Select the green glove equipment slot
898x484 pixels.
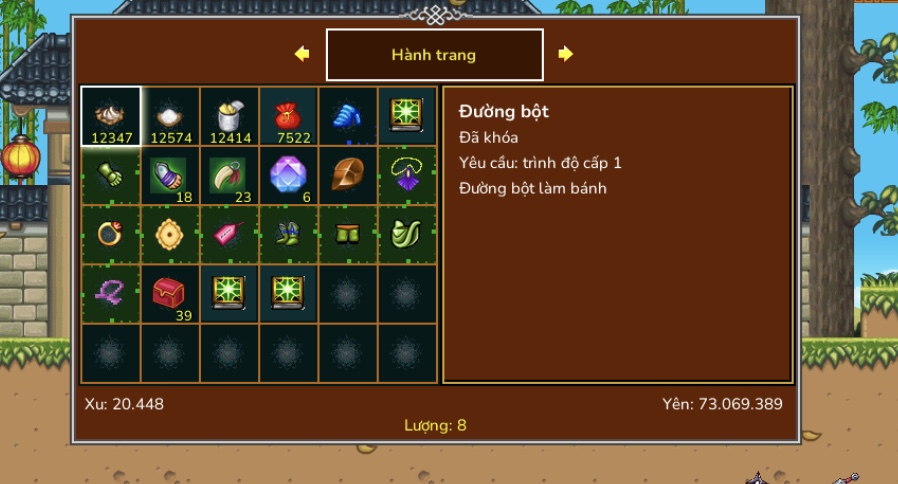tap(111, 175)
